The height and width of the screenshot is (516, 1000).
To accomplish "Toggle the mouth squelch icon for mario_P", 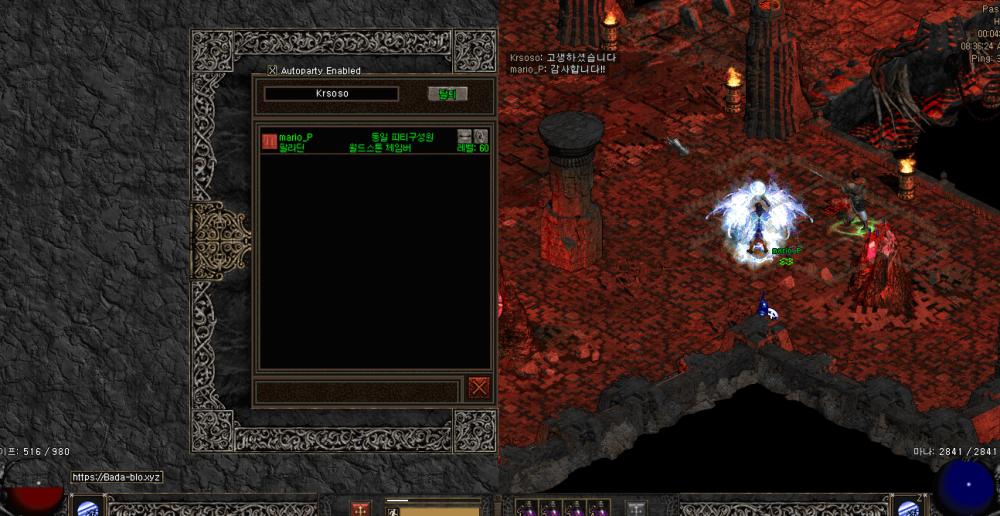I will 464,136.
